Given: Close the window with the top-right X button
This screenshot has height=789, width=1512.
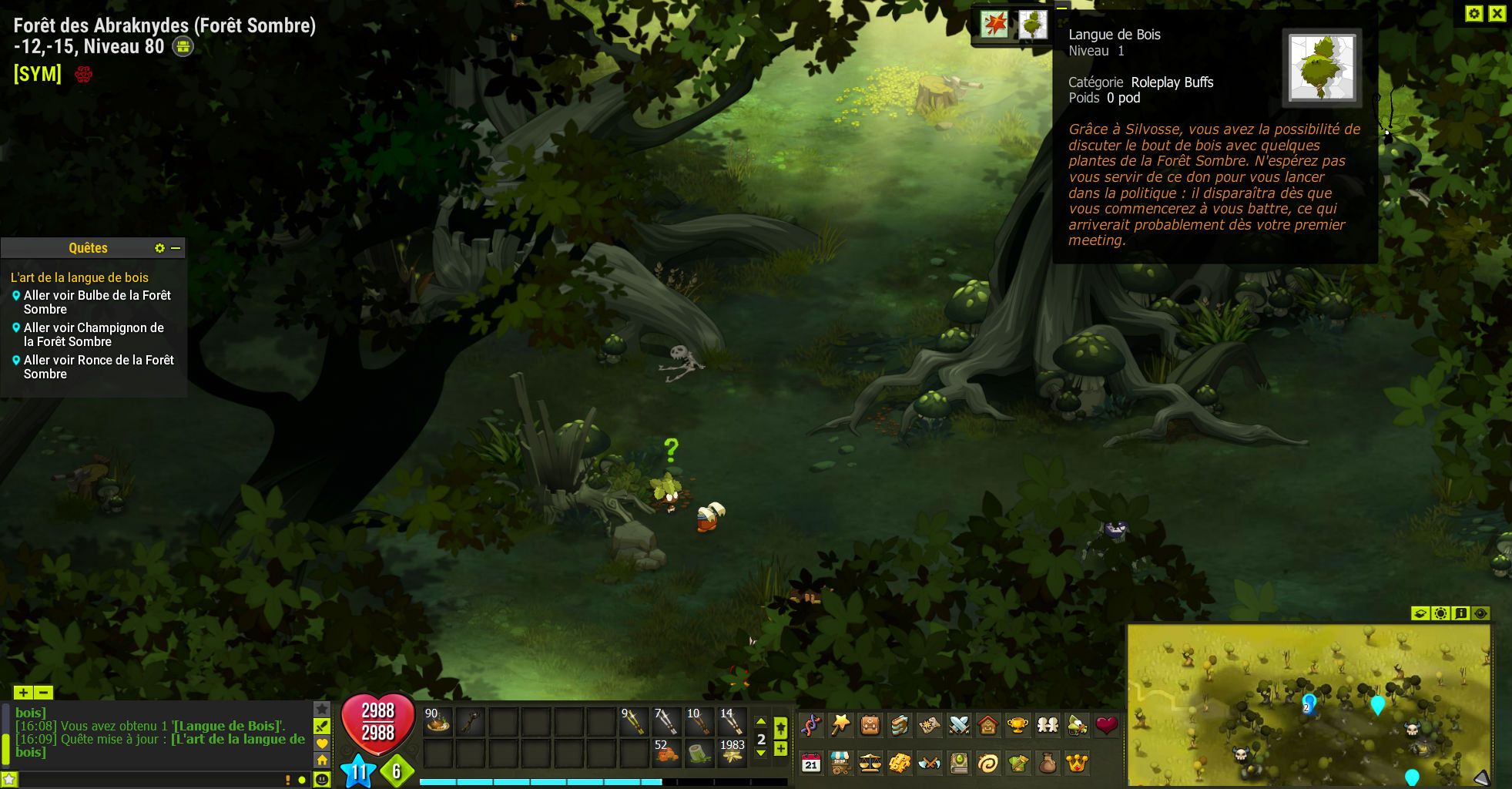Looking at the screenshot, I should [1497, 13].
